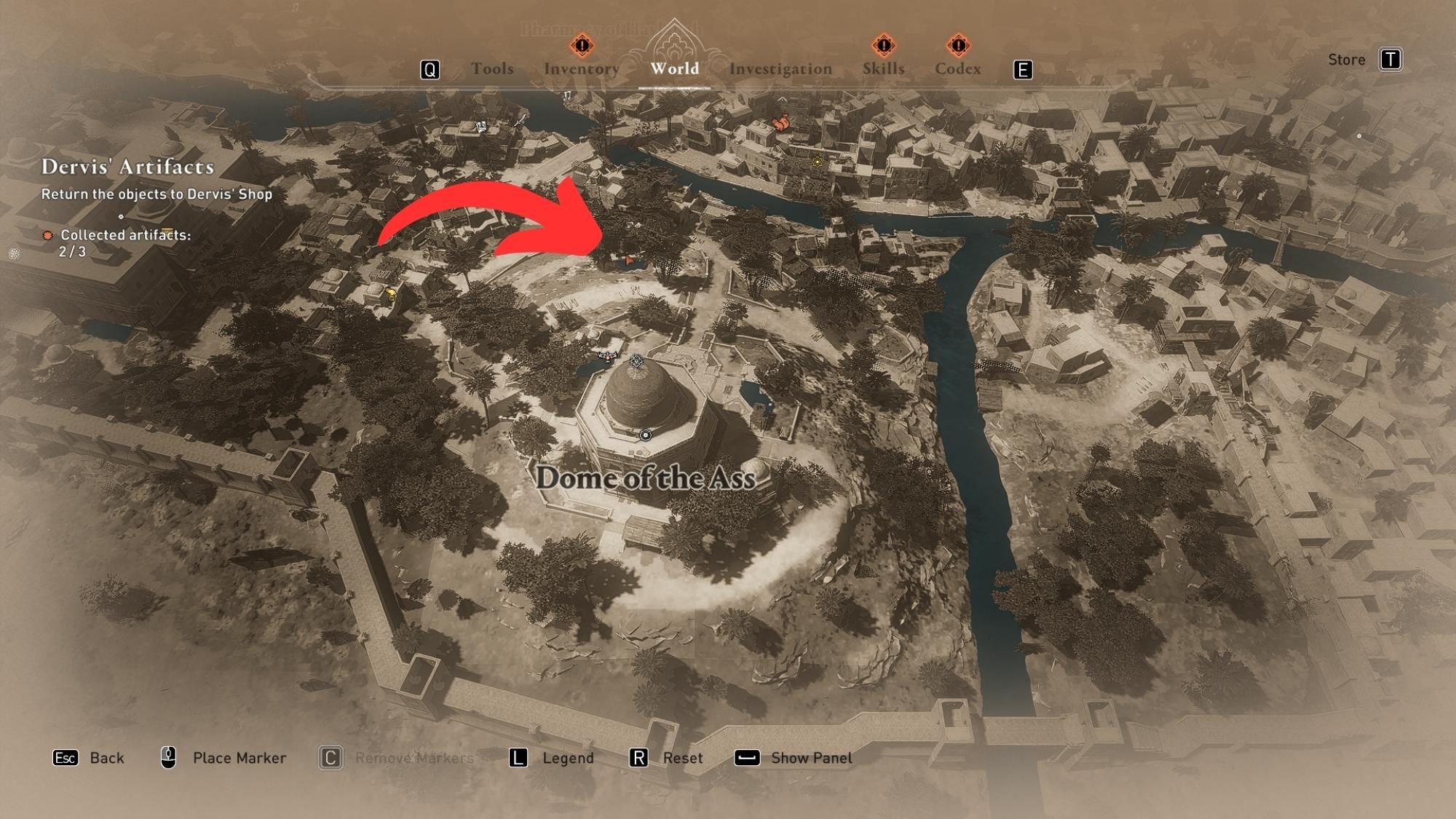
Task: Open the circular fast travel icon on the dome
Action: 646,435
